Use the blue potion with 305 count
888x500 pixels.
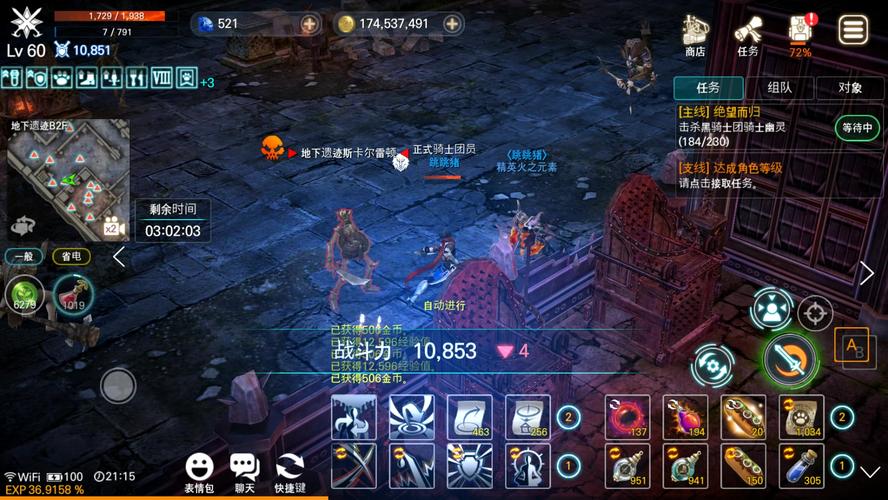(x=802, y=466)
